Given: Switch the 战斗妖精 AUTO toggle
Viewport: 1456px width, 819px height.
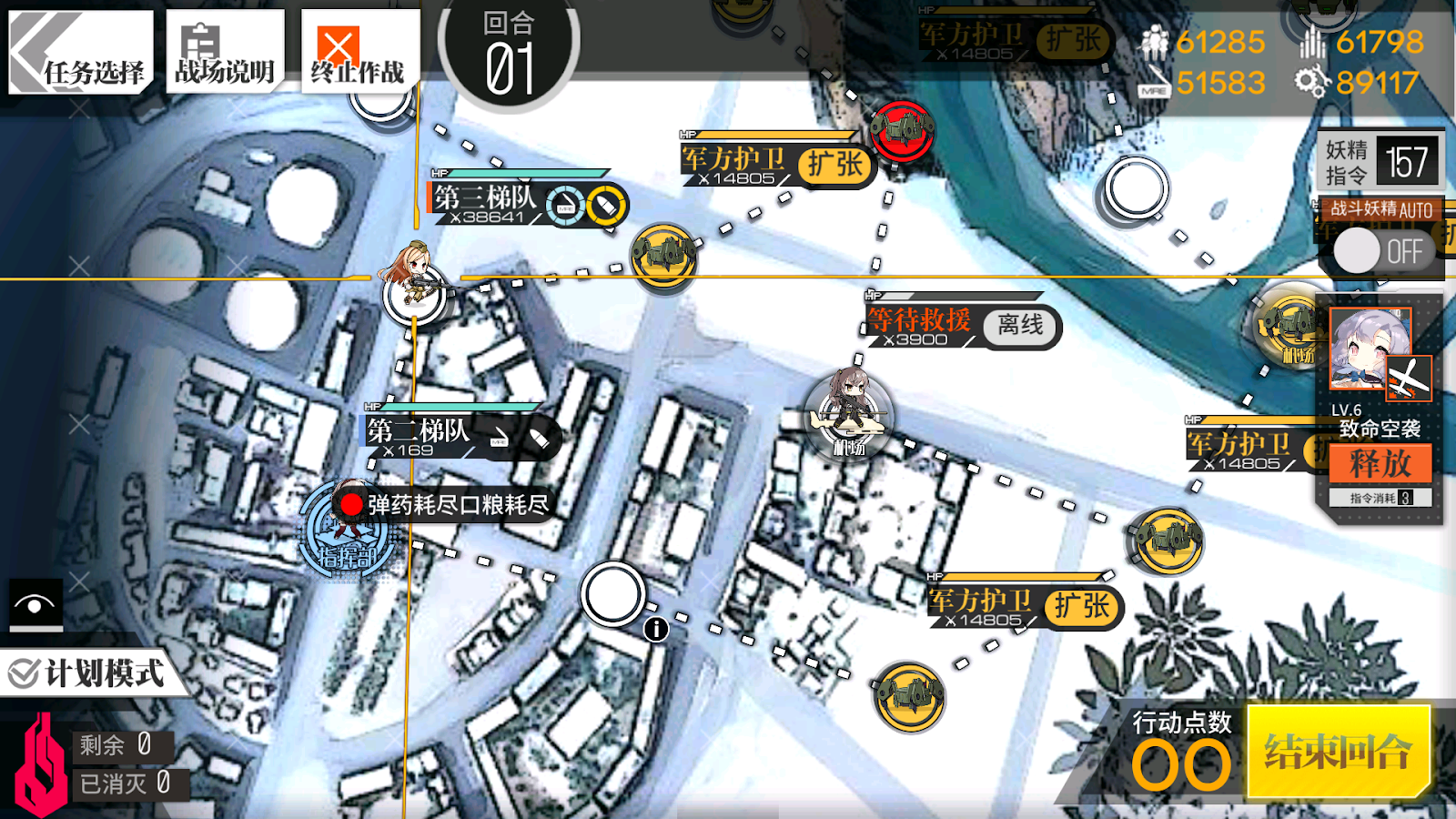Looking at the screenshot, I should (1379, 250).
